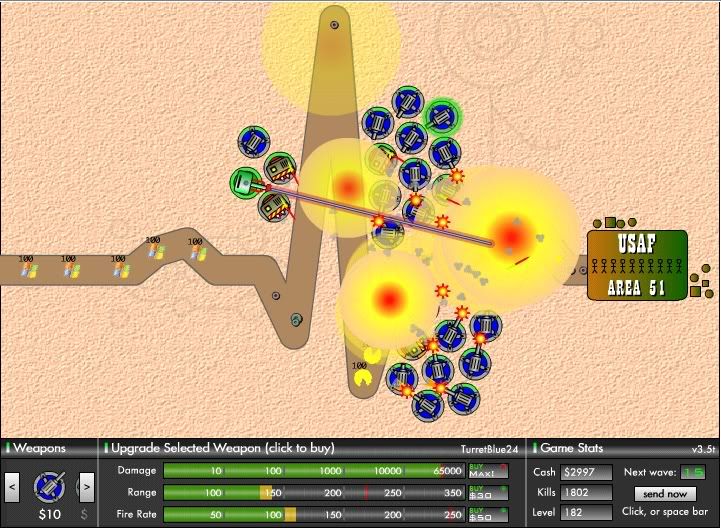Select the $10 blue turret weapon icon
Viewport: 721px width, 528px height.
click(x=49, y=486)
